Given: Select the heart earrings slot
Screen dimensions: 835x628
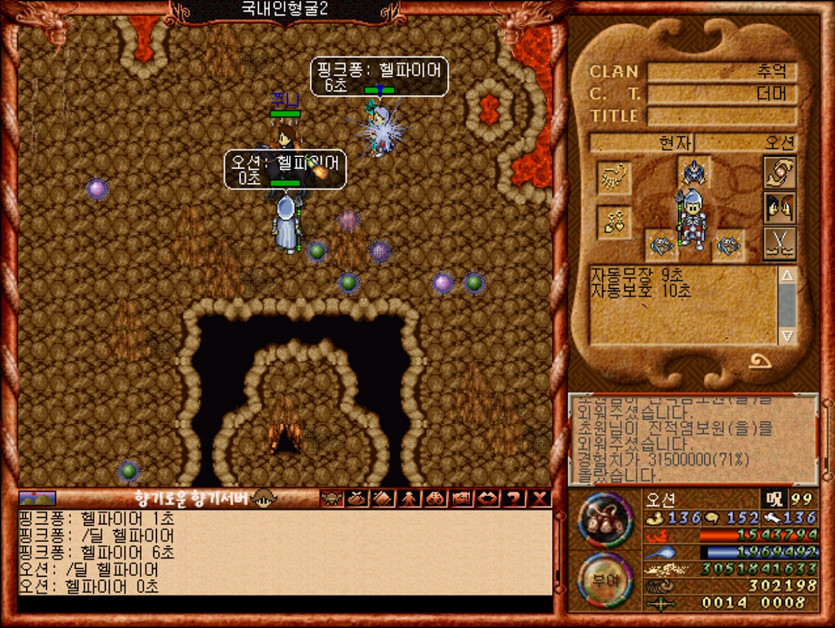Looking at the screenshot, I should pos(613,222).
